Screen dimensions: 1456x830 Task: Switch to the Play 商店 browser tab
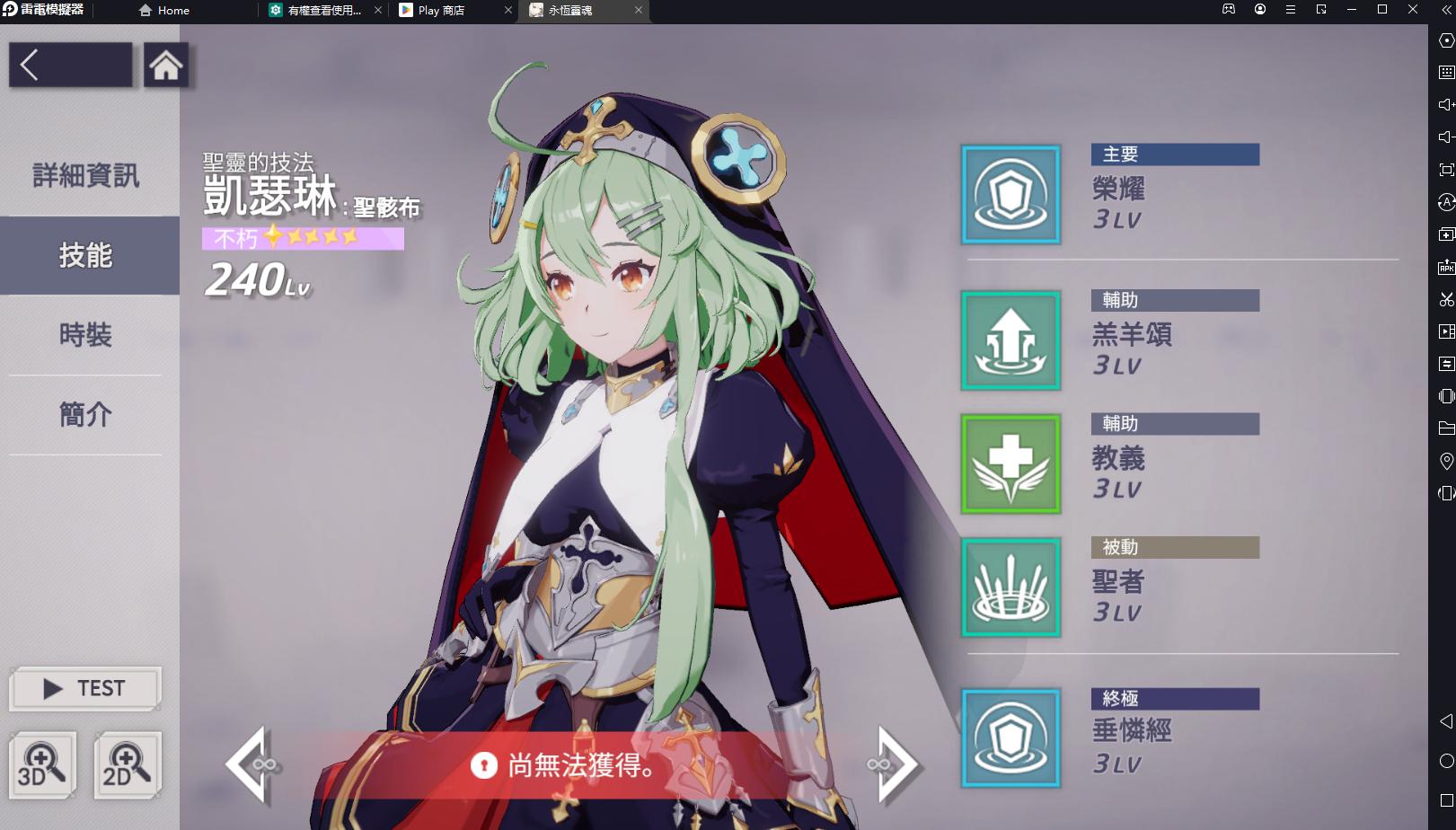[441, 10]
